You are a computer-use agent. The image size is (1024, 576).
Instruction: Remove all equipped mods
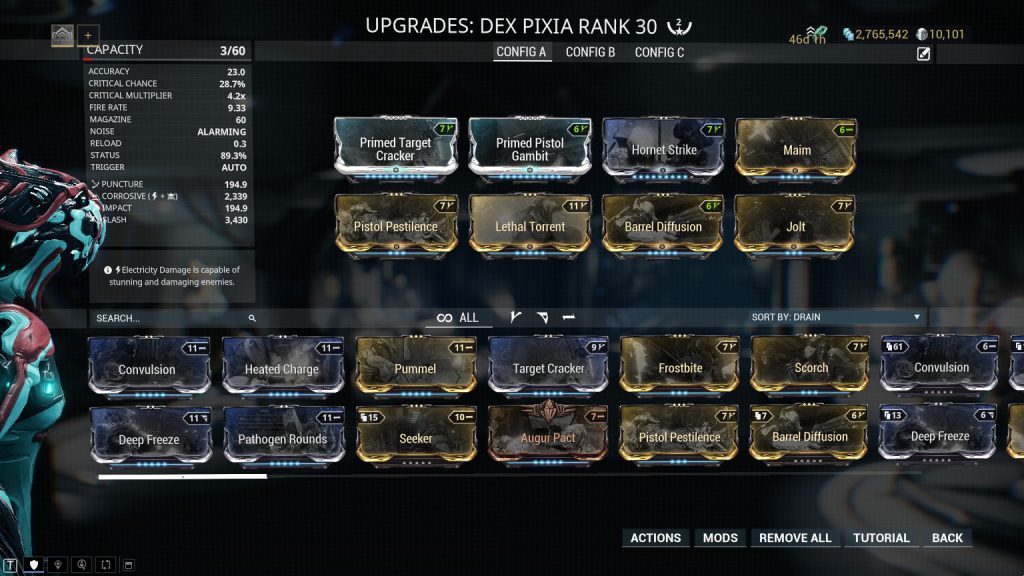[795, 538]
